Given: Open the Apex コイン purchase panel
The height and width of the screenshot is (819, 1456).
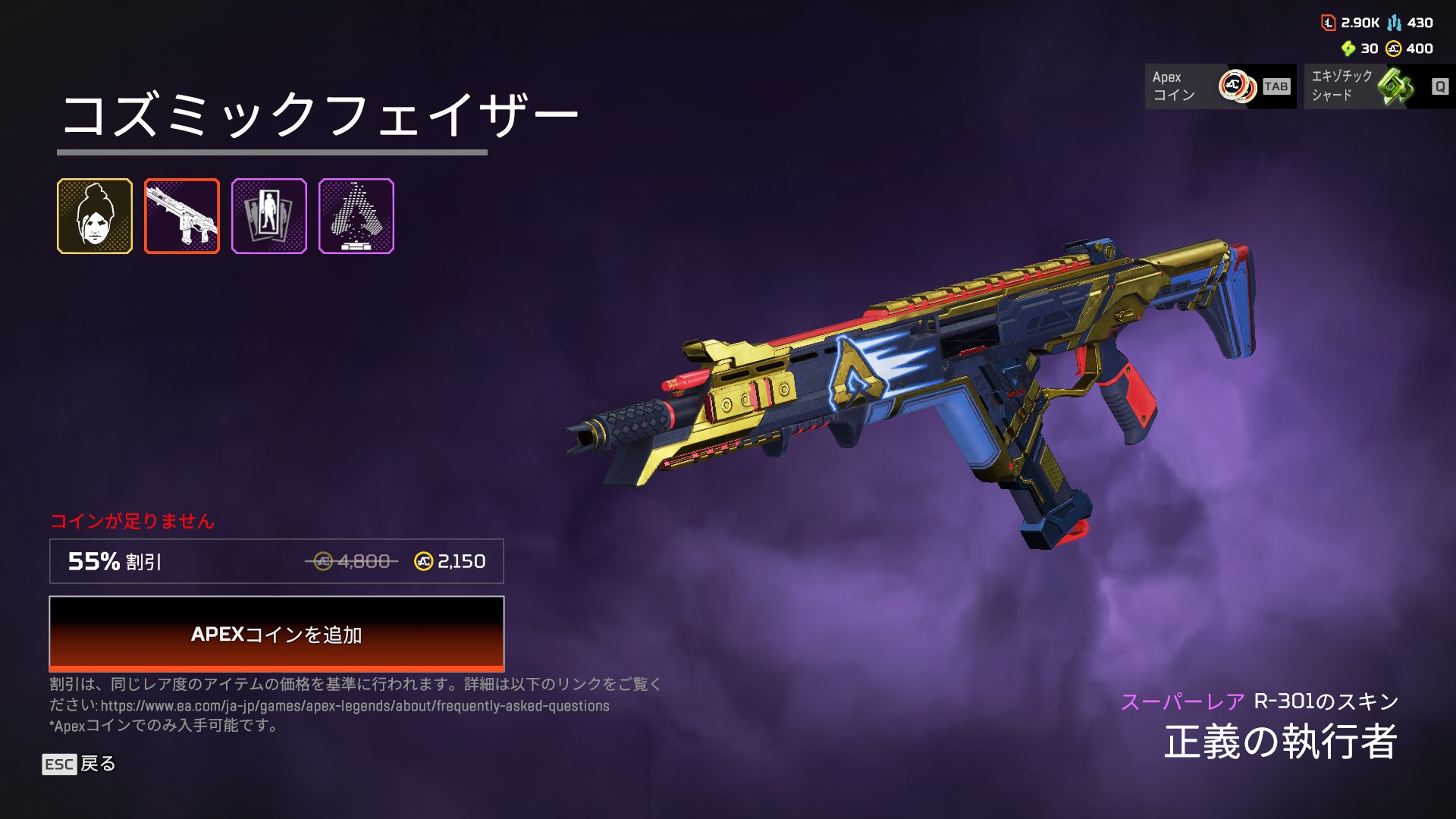Looking at the screenshot, I should click(1219, 86).
